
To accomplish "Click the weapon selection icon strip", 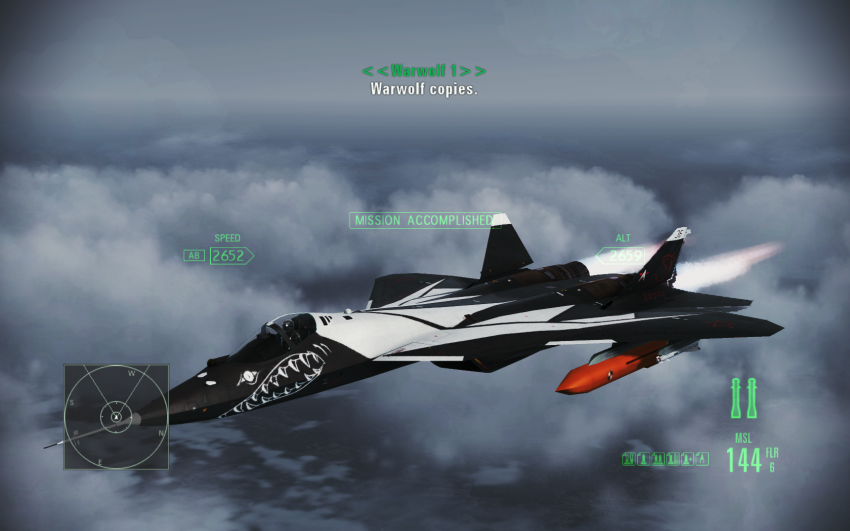I will (664, 459).
